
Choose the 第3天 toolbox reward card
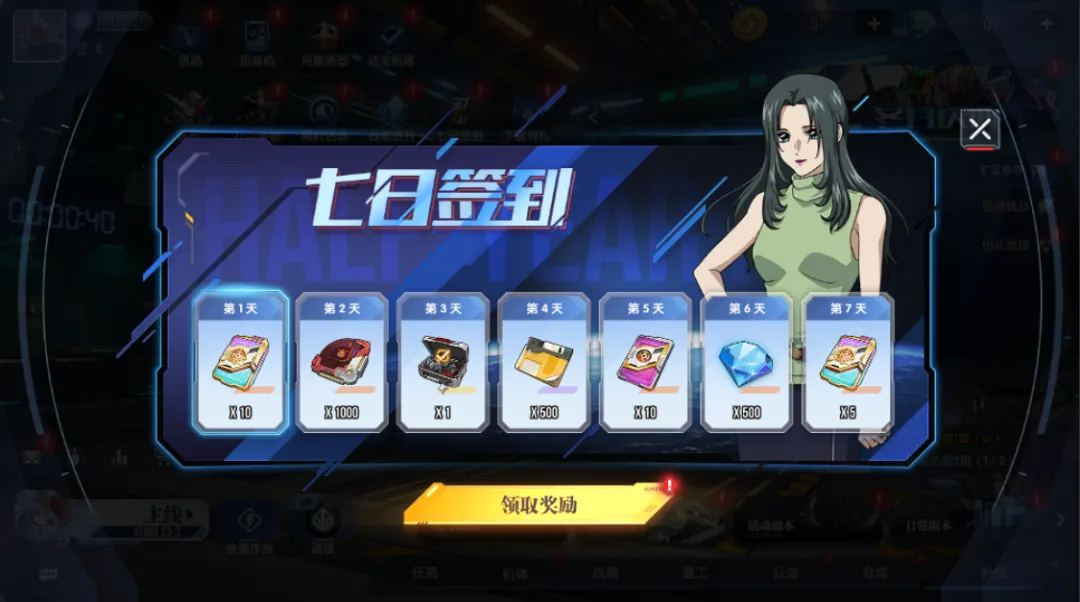(443, 362)
